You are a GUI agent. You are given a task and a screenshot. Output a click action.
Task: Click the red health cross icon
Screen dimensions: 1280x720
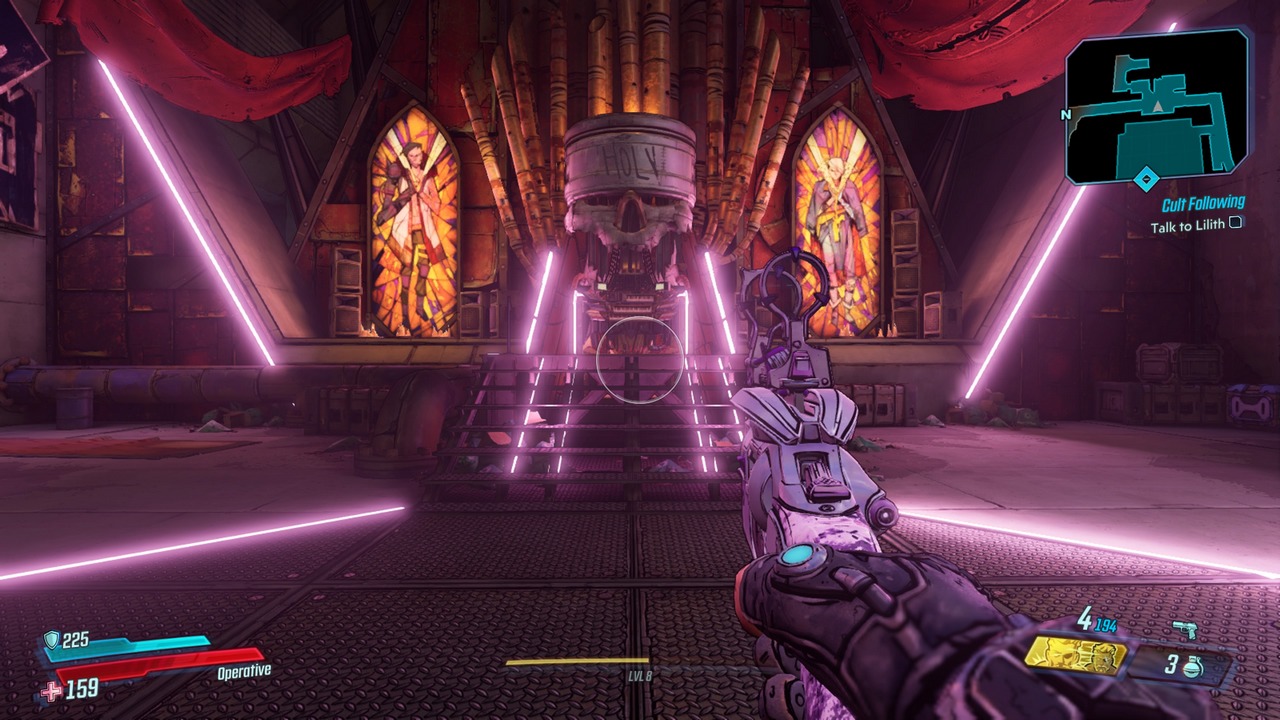(52, 690)
